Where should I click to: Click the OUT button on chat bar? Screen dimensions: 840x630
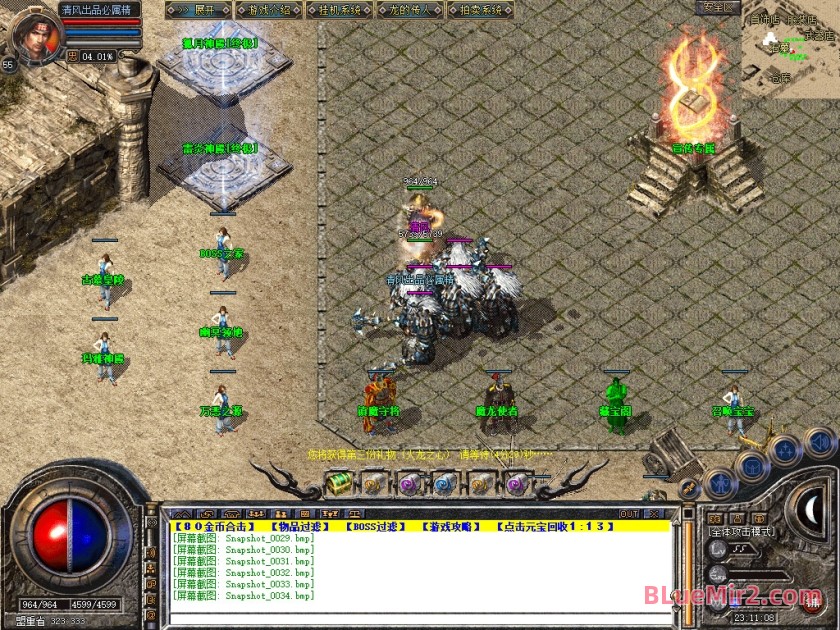point(629,514)
